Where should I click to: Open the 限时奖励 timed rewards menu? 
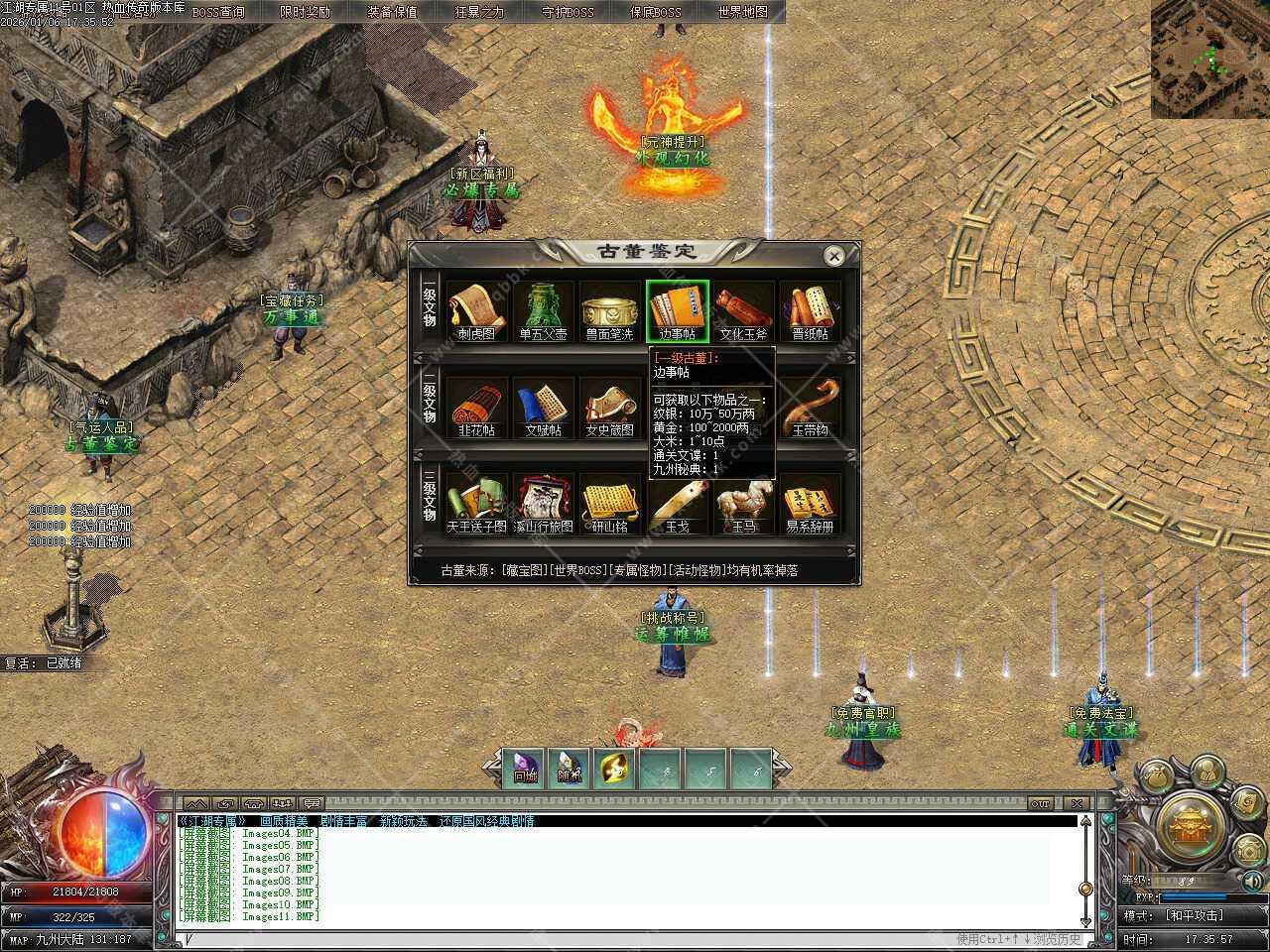tap(306, 12)
